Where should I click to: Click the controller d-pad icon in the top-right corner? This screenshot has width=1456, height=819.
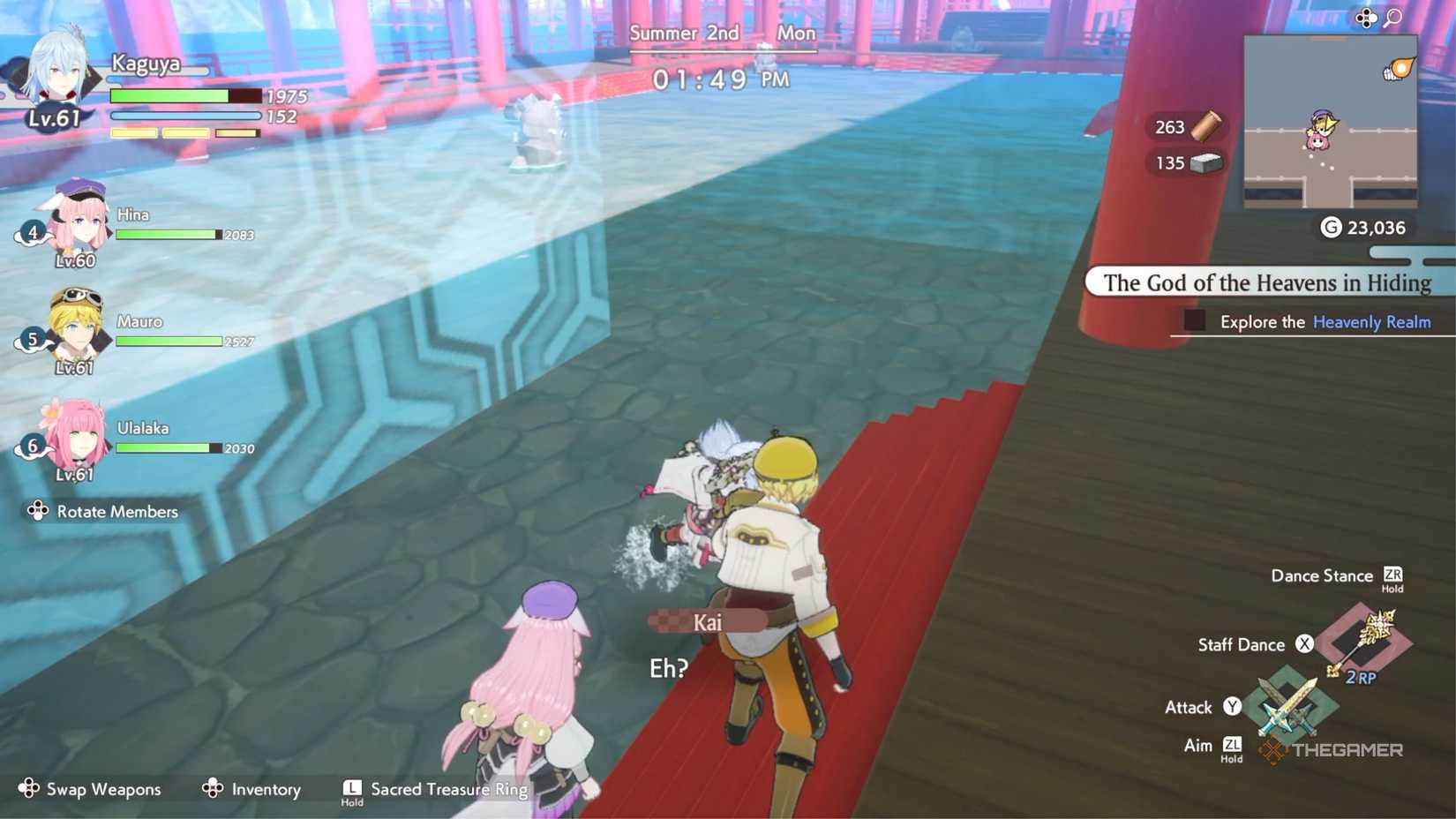click(1366, 19)
